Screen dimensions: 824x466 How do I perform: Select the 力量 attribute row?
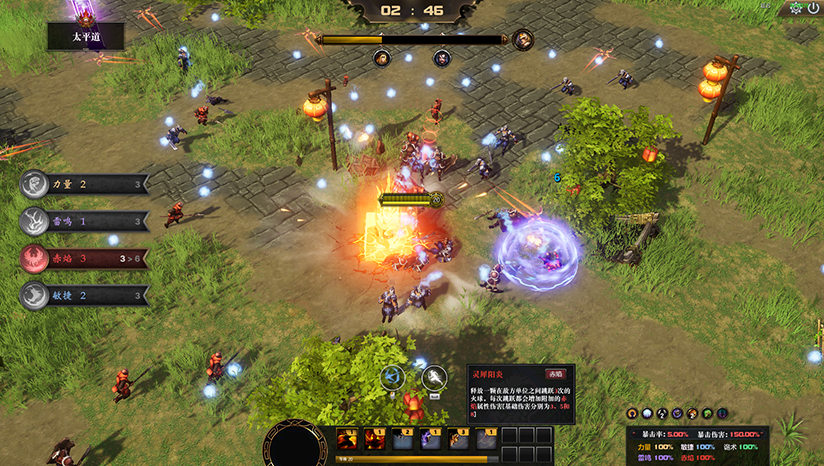[x=84, y=184]
